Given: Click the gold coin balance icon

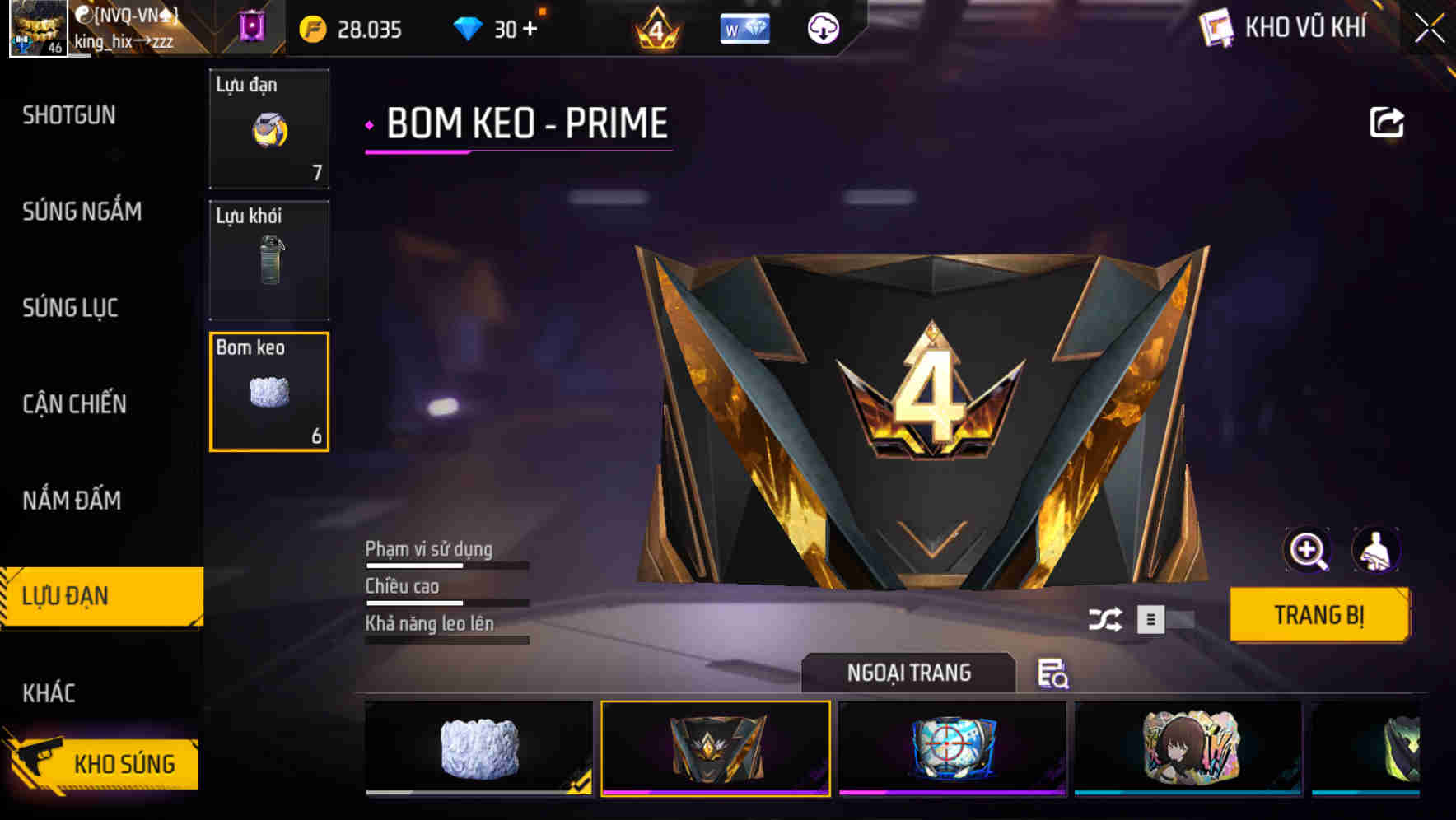Looking at the screenshot, I should [x=310, y=27].
